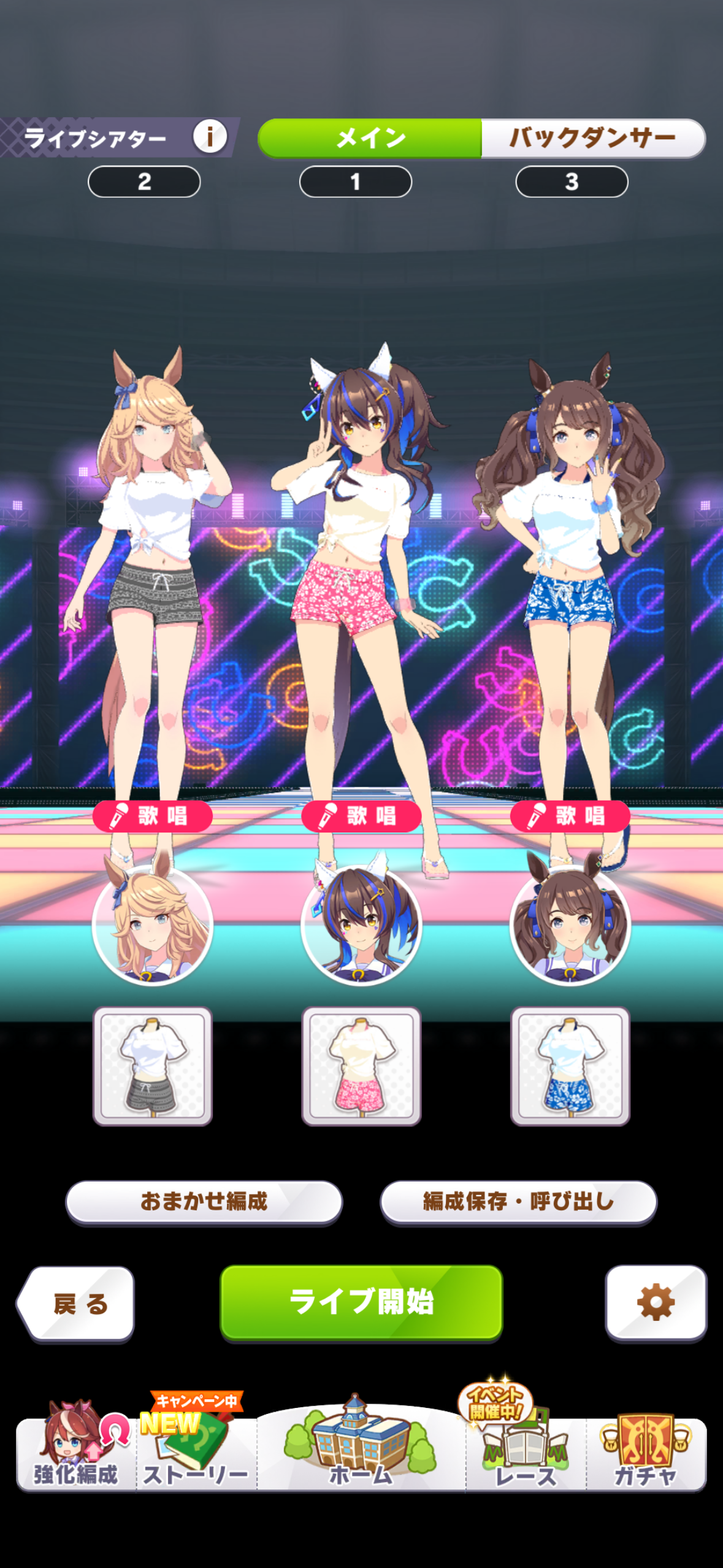
Task: Open the ライブシアター info button
Action: (210, 136)
